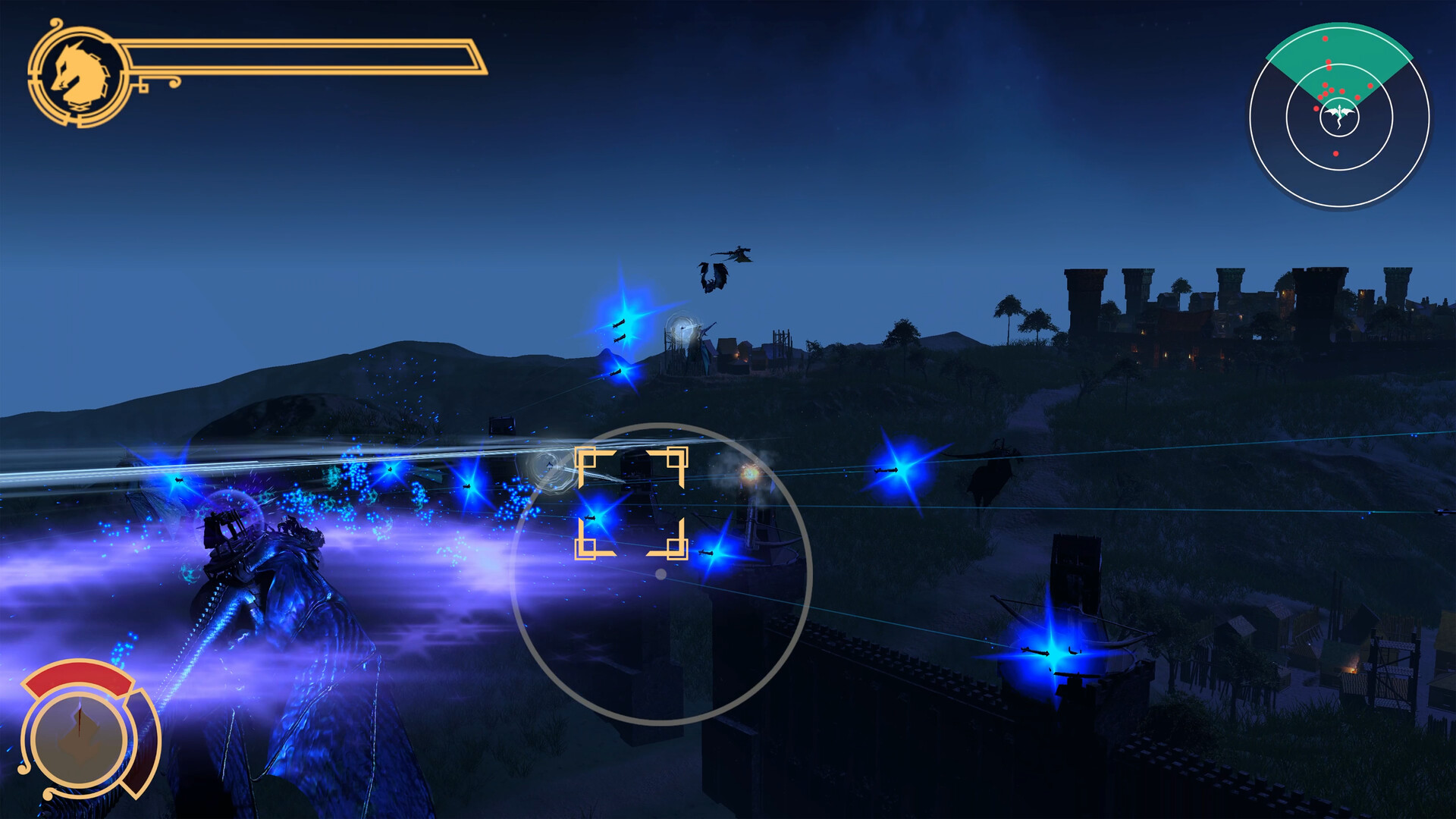Click the red blip below the radar dragon
The width and height of the screenshot is (1456, 819).
pos(1335,153)
